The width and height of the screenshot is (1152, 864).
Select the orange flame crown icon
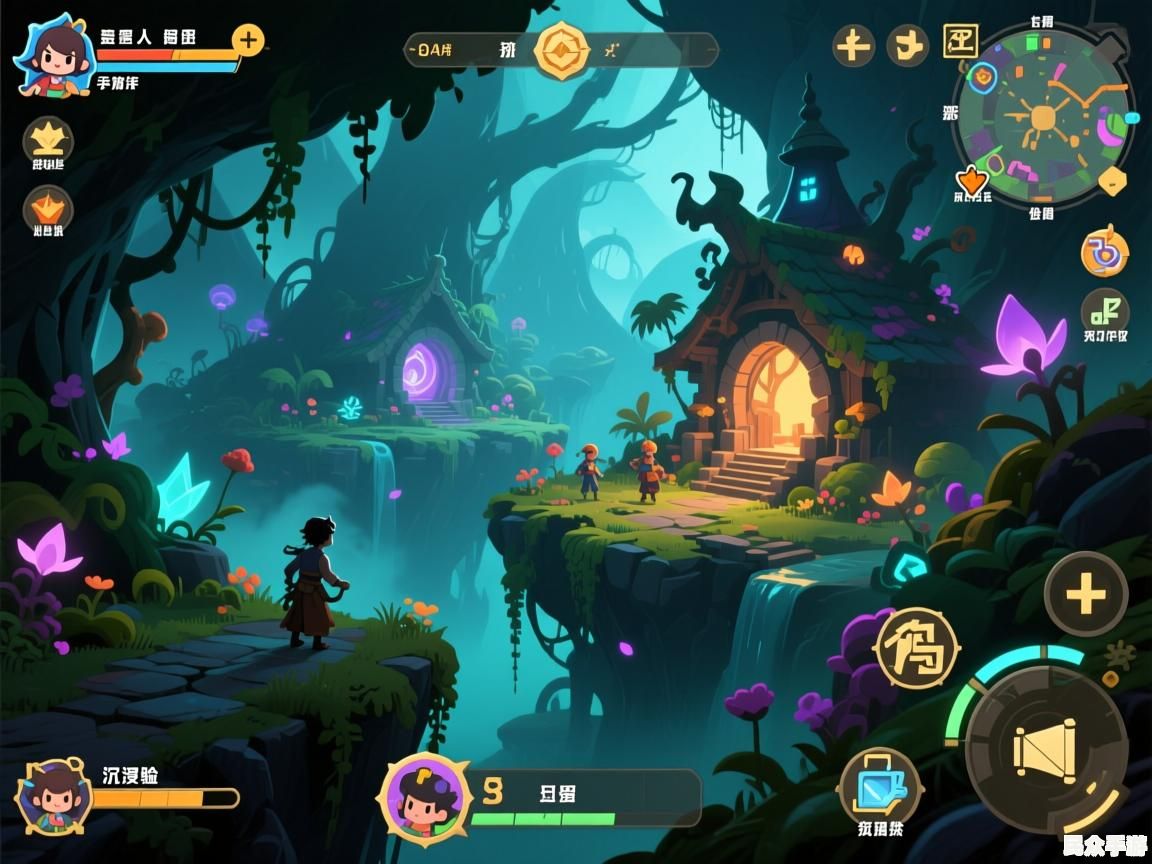click(x=48, y=209)
